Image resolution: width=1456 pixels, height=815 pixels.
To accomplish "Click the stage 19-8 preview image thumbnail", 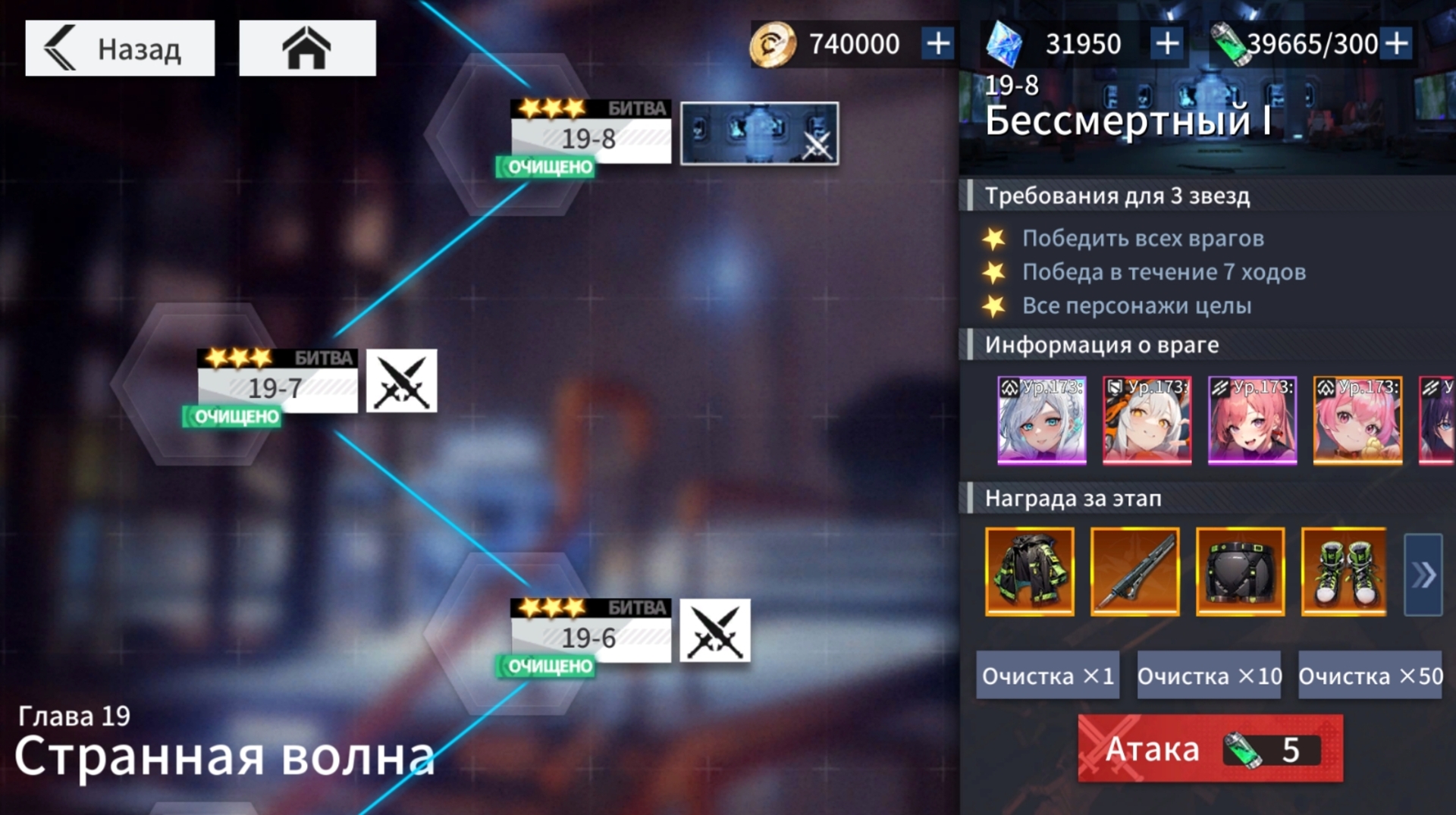I will 759,133.
